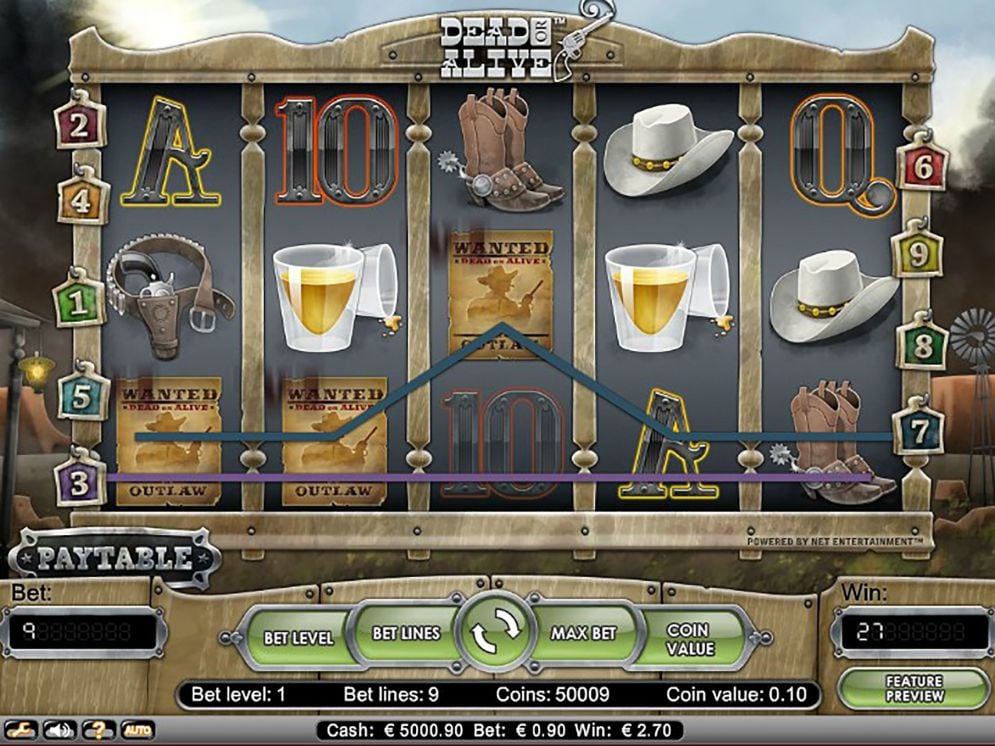Select payline tag number 4
The image size is (995, 746).
pos(84,201)
